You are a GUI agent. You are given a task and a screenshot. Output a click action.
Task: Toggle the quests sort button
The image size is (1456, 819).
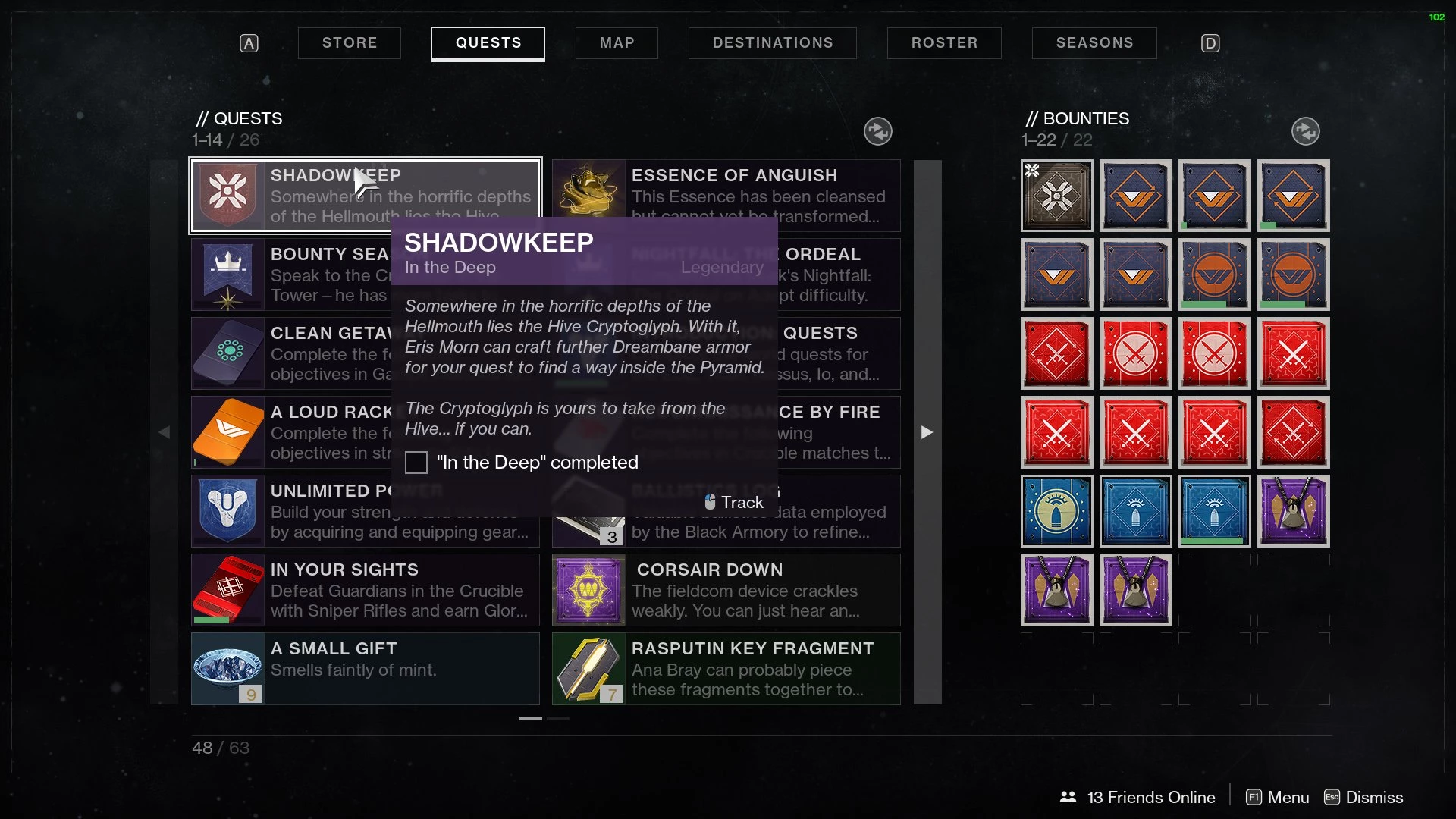pos(877,131)
